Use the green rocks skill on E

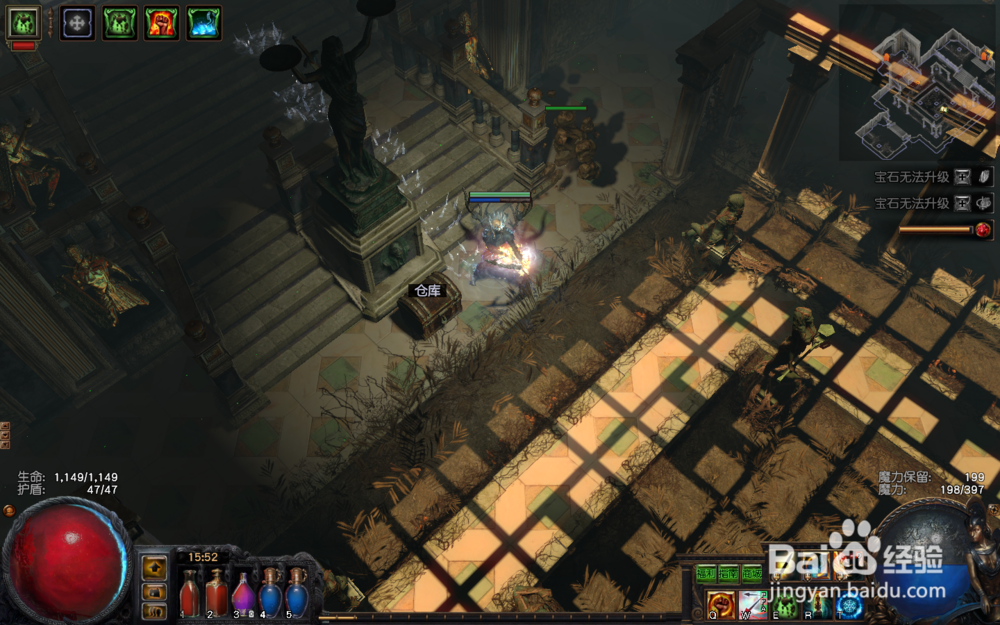pyautogui.click(x=786, y=604)
